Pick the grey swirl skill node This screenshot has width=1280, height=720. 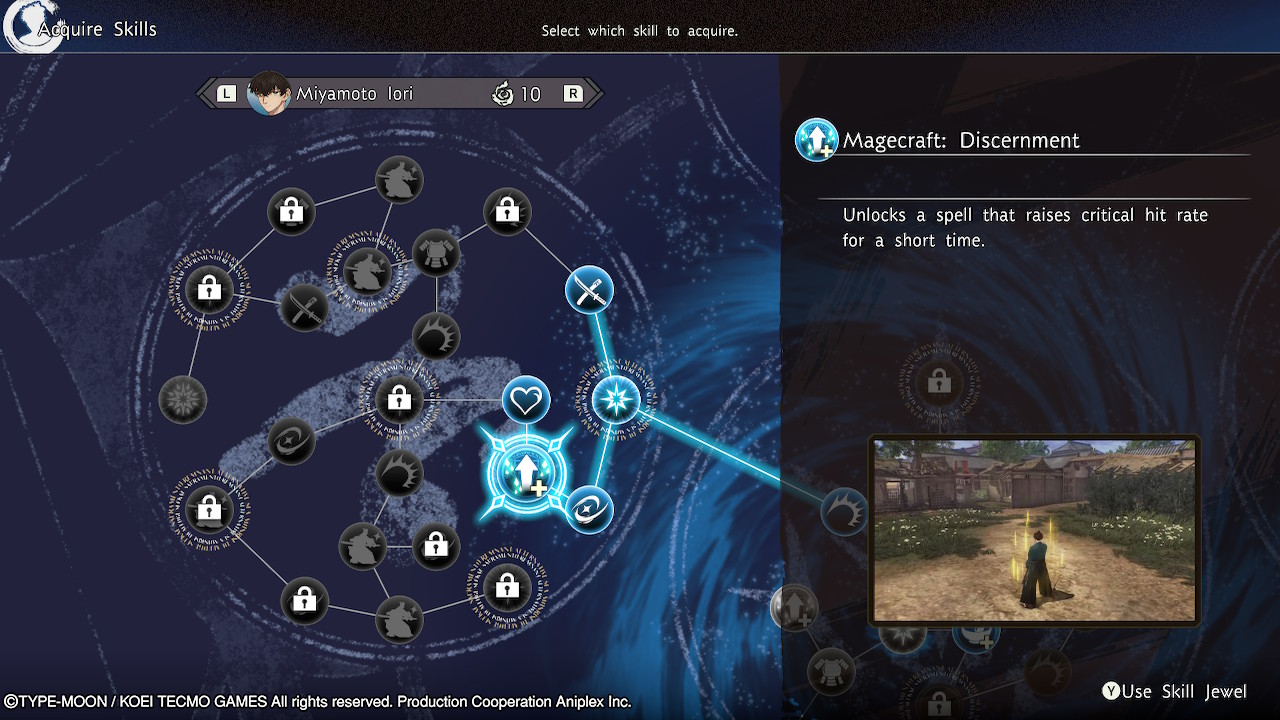click(x=292, y=440)
